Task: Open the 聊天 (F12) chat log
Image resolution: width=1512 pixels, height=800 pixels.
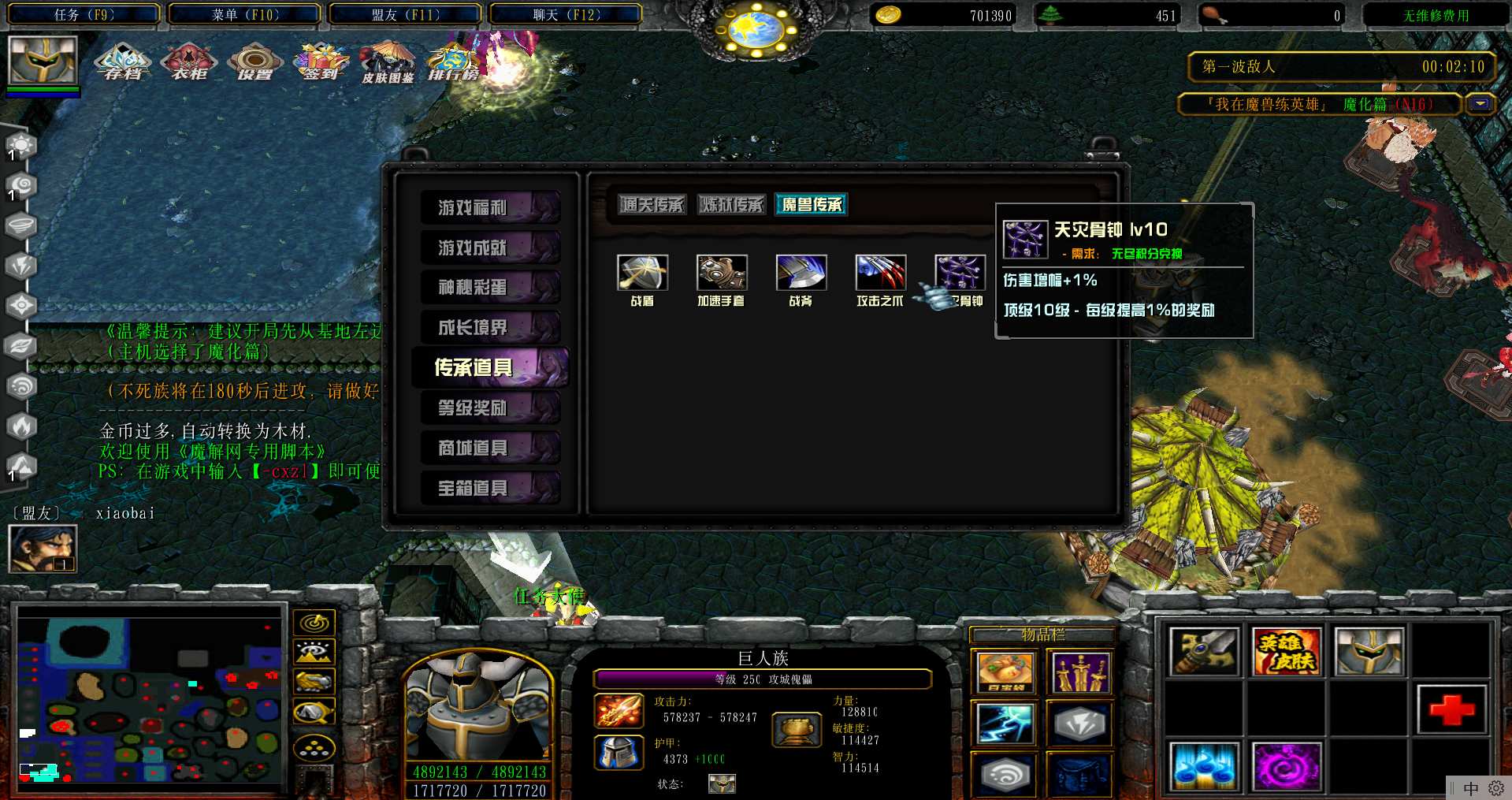Action: (566, 14)
